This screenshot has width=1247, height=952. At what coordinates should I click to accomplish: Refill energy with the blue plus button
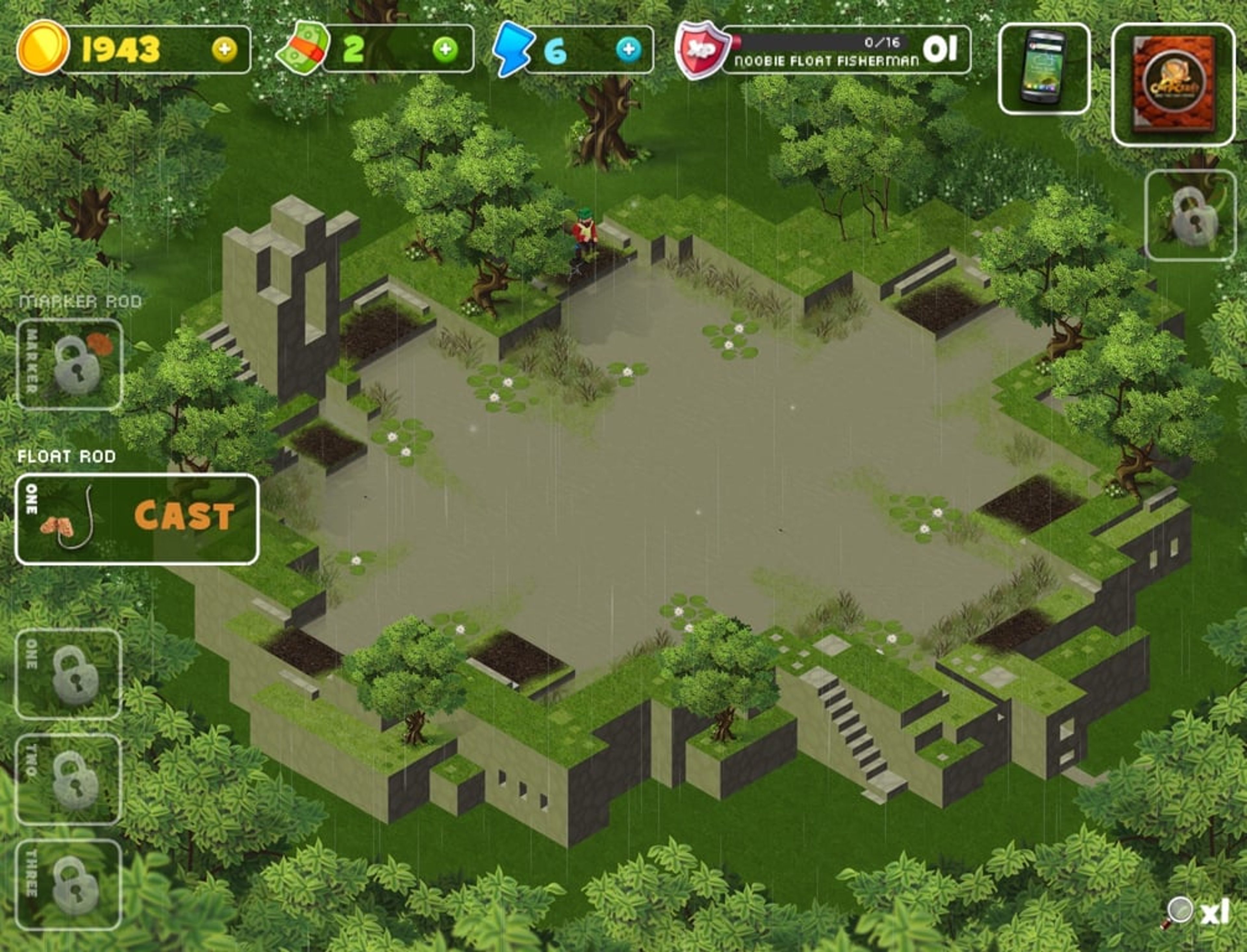[628, 50]
